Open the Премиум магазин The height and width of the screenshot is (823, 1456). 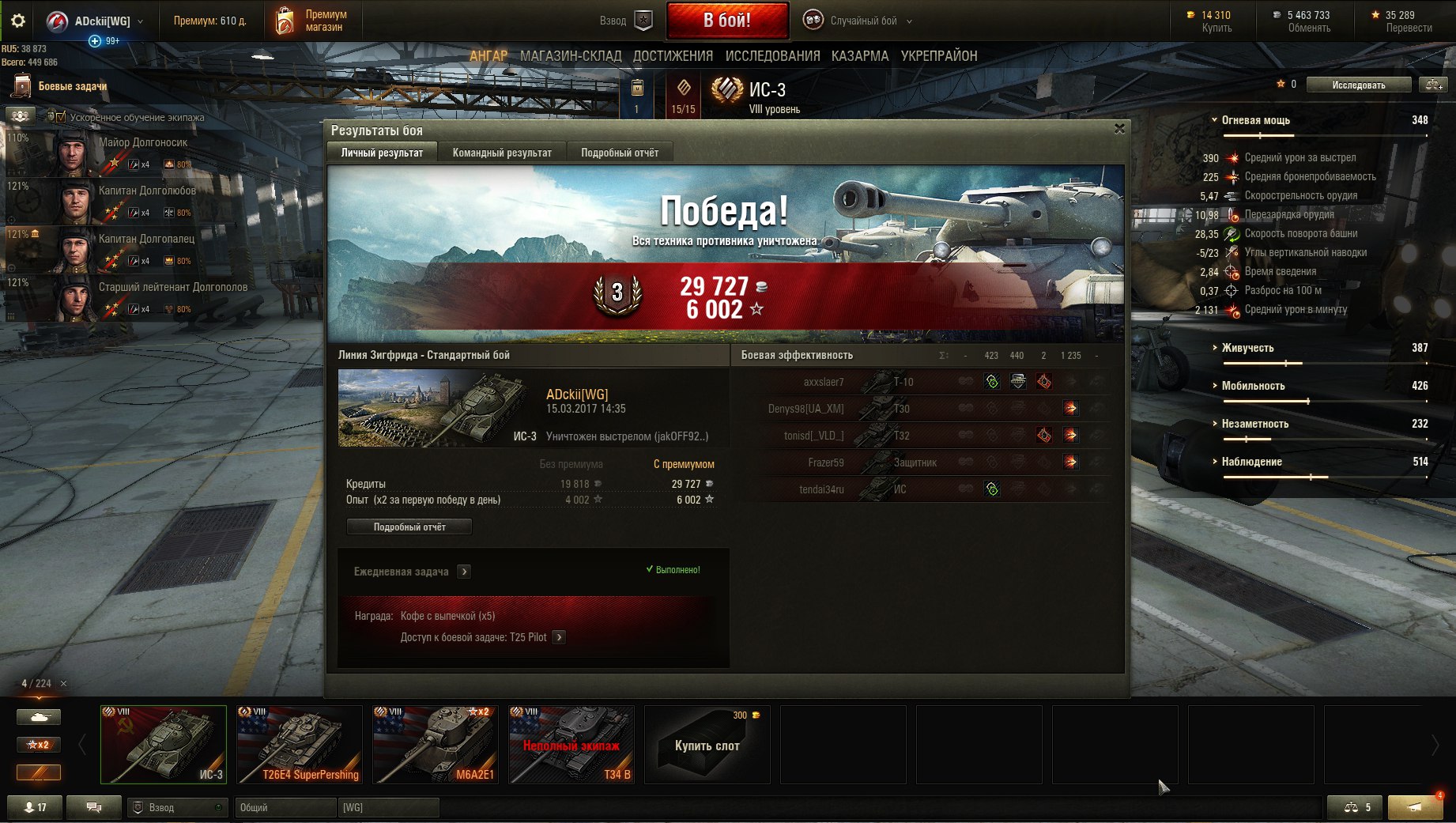[x=311, y=21]
